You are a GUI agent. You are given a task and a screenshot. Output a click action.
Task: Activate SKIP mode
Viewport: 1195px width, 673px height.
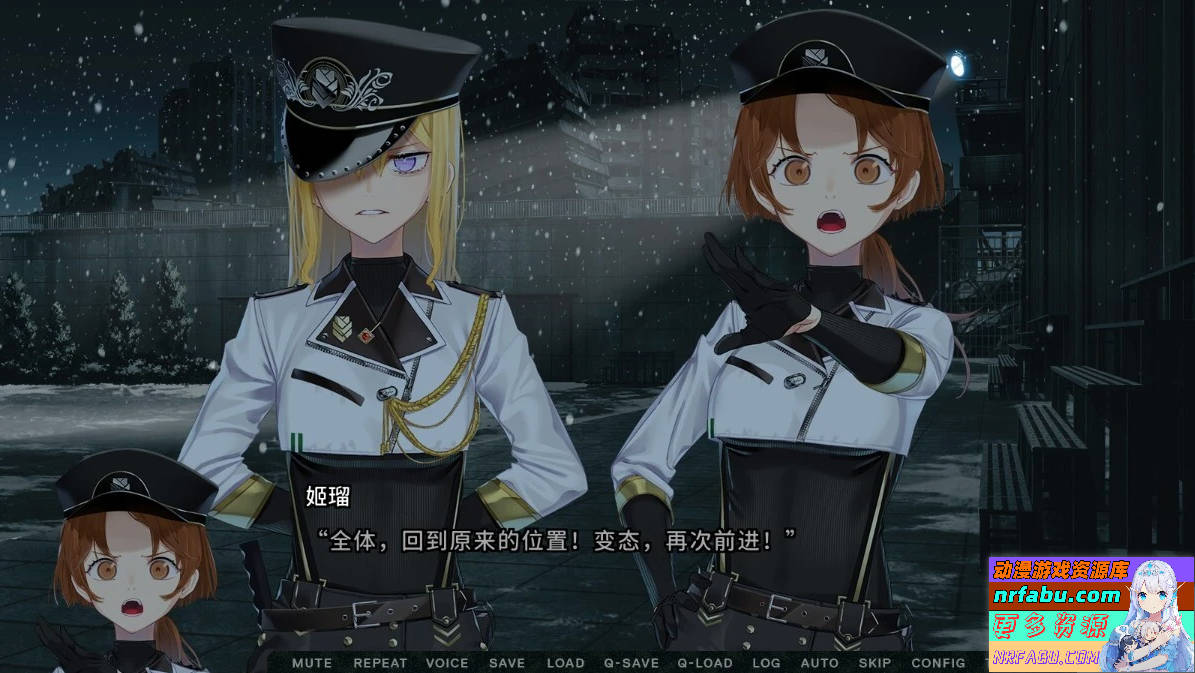(875, 663)
